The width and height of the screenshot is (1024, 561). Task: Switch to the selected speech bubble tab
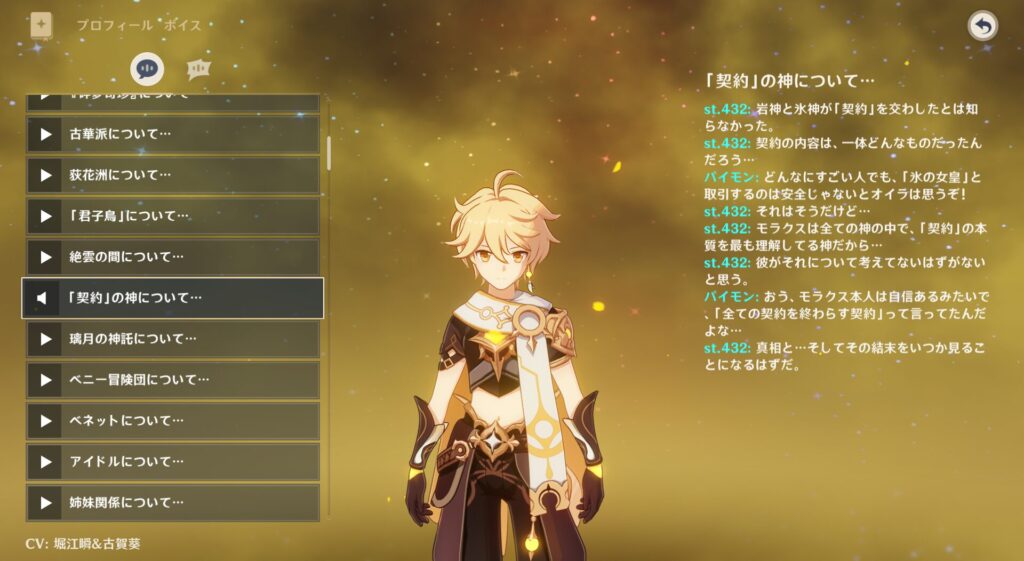click(x=147, y=69)
